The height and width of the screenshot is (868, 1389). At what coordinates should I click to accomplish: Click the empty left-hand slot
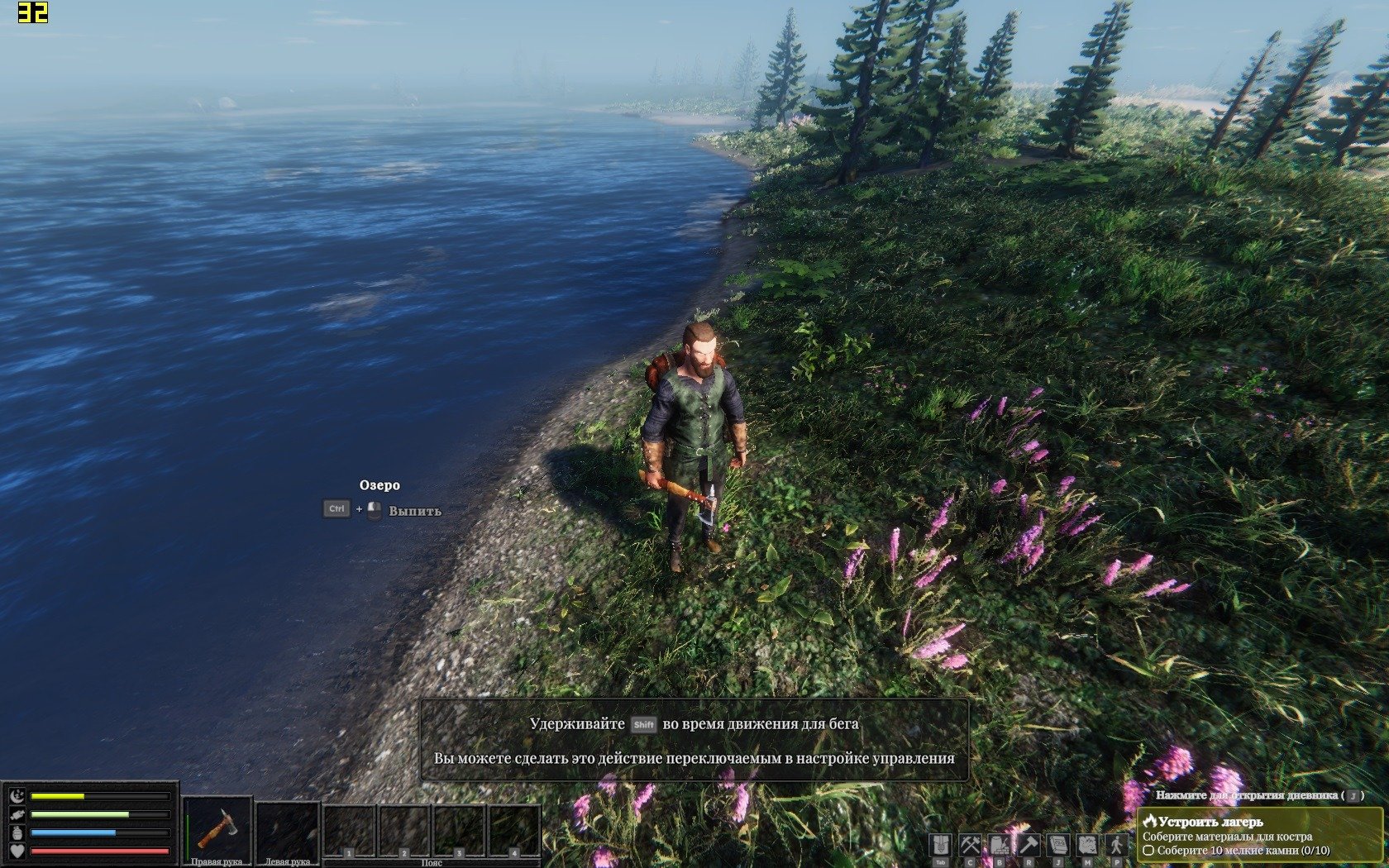click(x=287, y=828)
